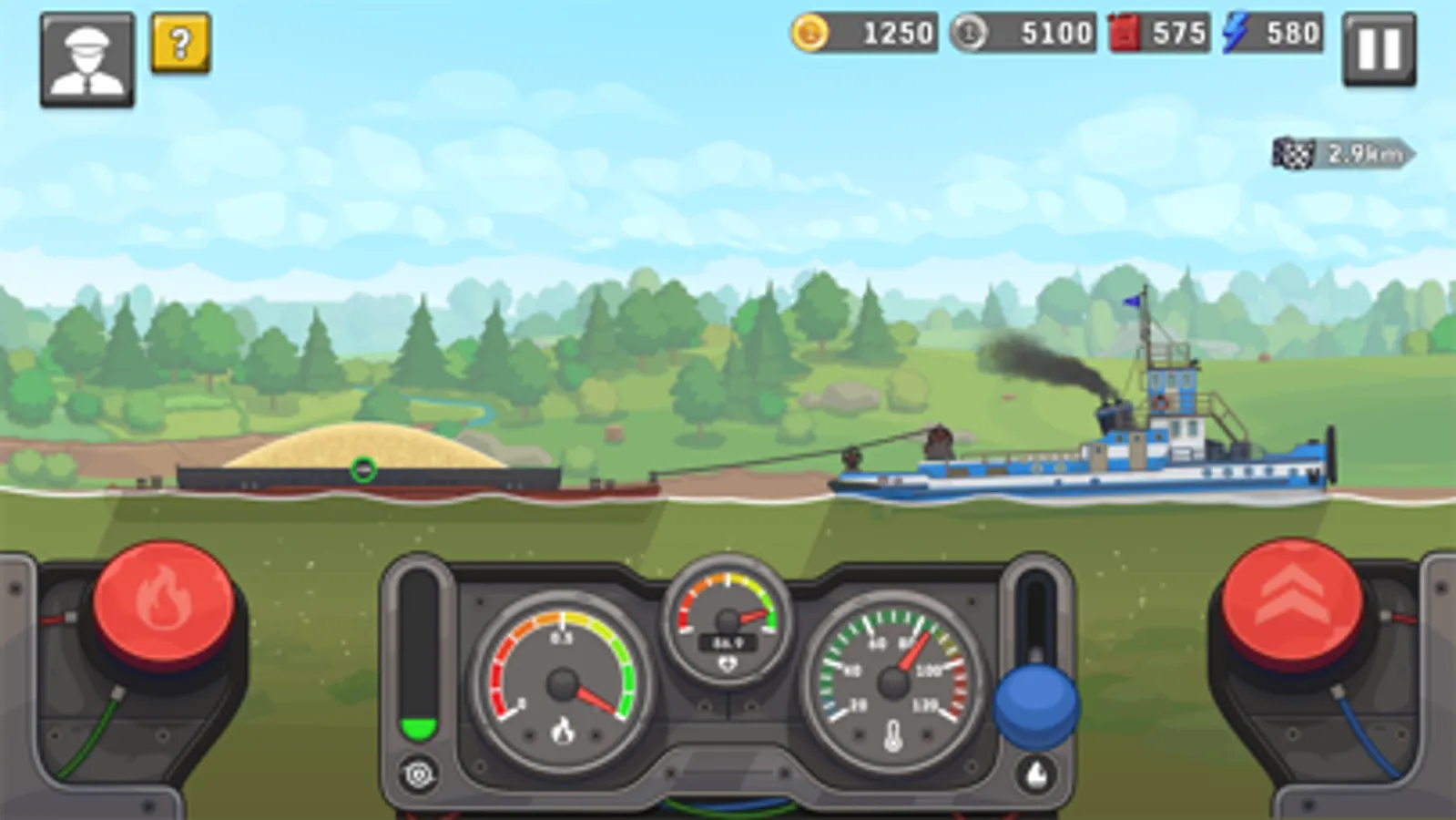Screen dimensions: 1456x820
Task: Click the small gauge reading 86.9
Action: [x=726, y=642]
